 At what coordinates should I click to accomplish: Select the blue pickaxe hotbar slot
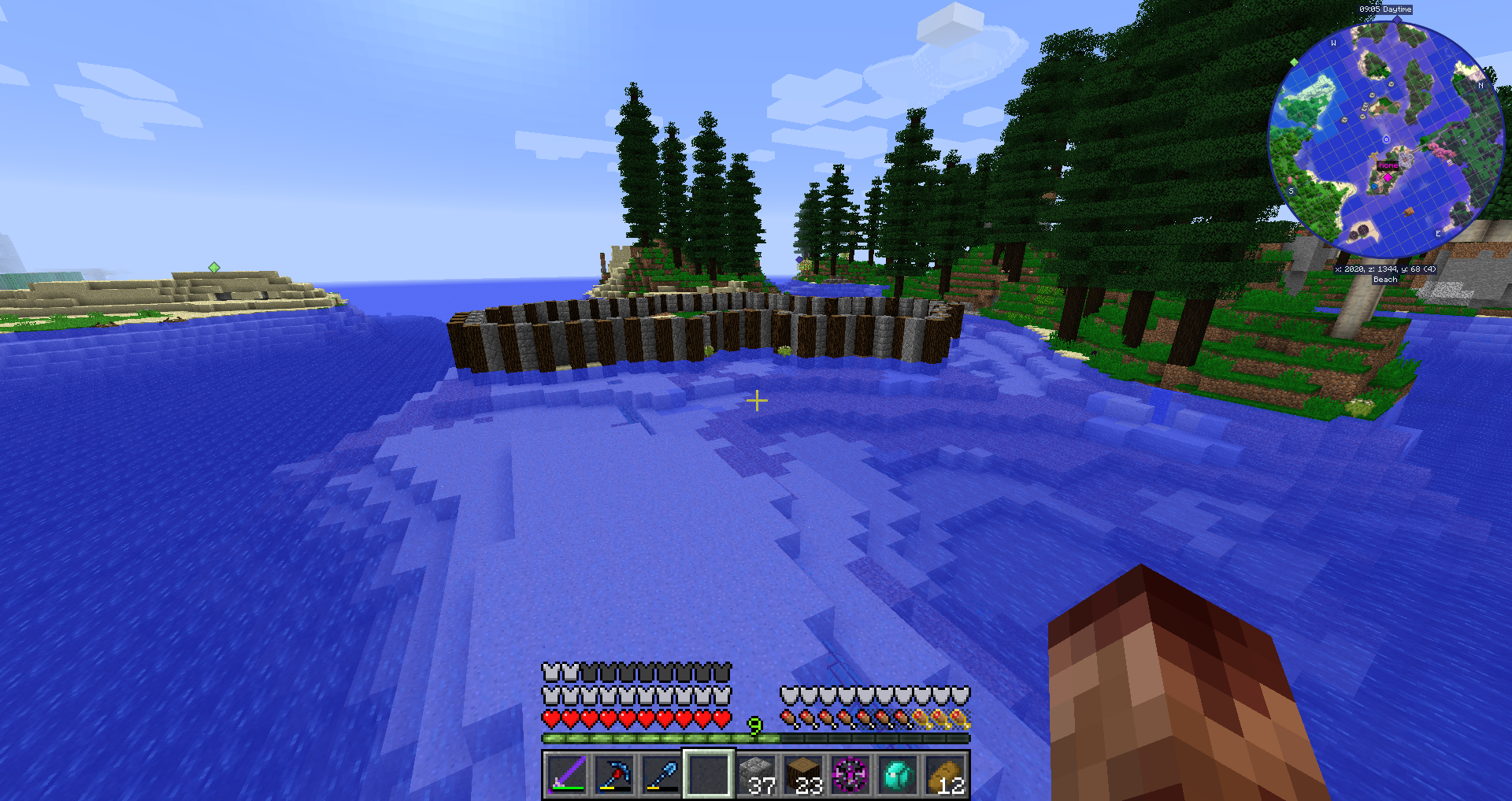[614, 775]
